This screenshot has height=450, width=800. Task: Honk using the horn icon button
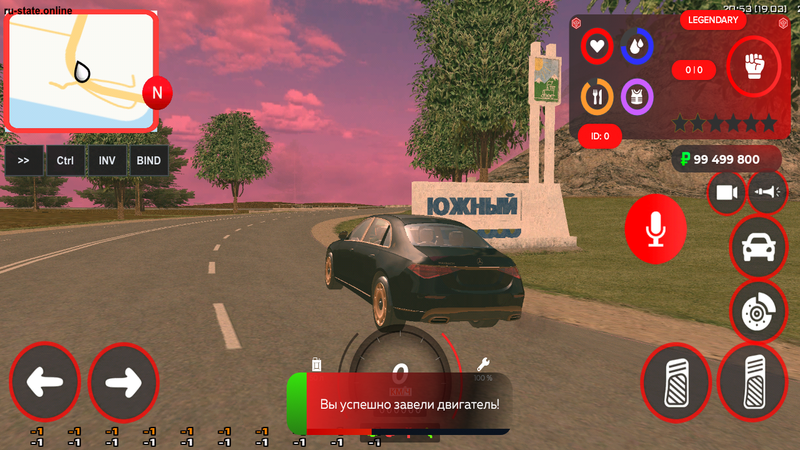tap(768, 193)
